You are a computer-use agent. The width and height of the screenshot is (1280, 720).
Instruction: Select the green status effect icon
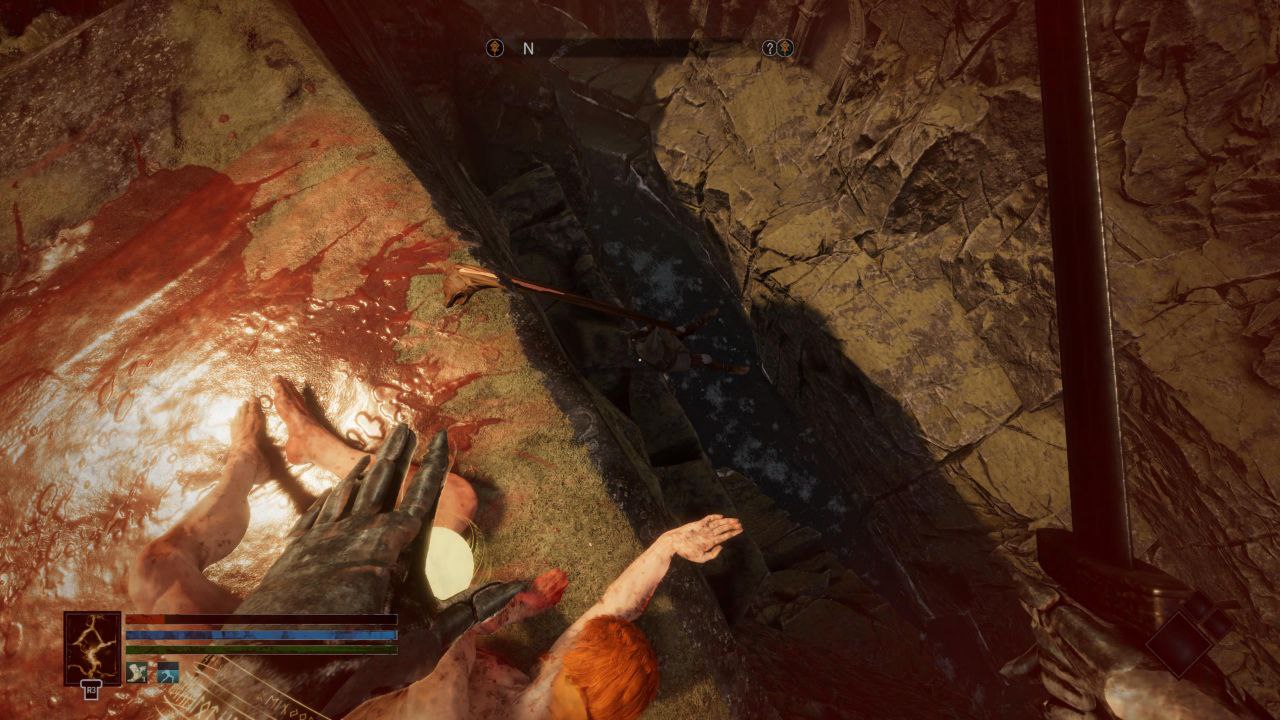(x=139, y=672)
